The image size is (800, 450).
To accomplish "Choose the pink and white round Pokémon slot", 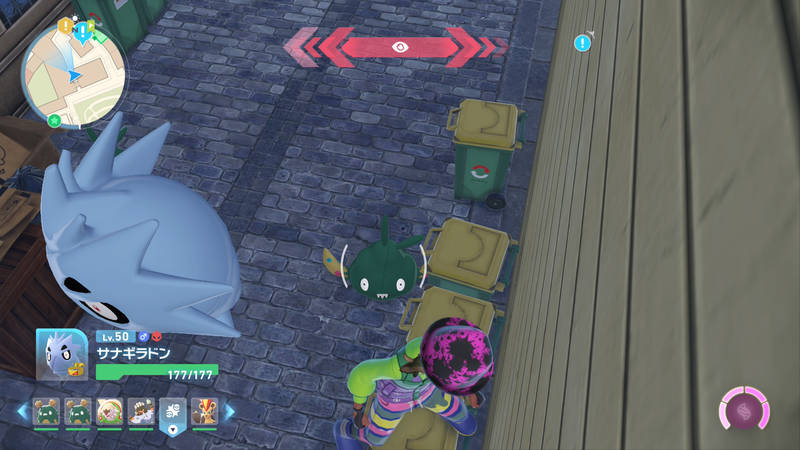I will (109, 410).
